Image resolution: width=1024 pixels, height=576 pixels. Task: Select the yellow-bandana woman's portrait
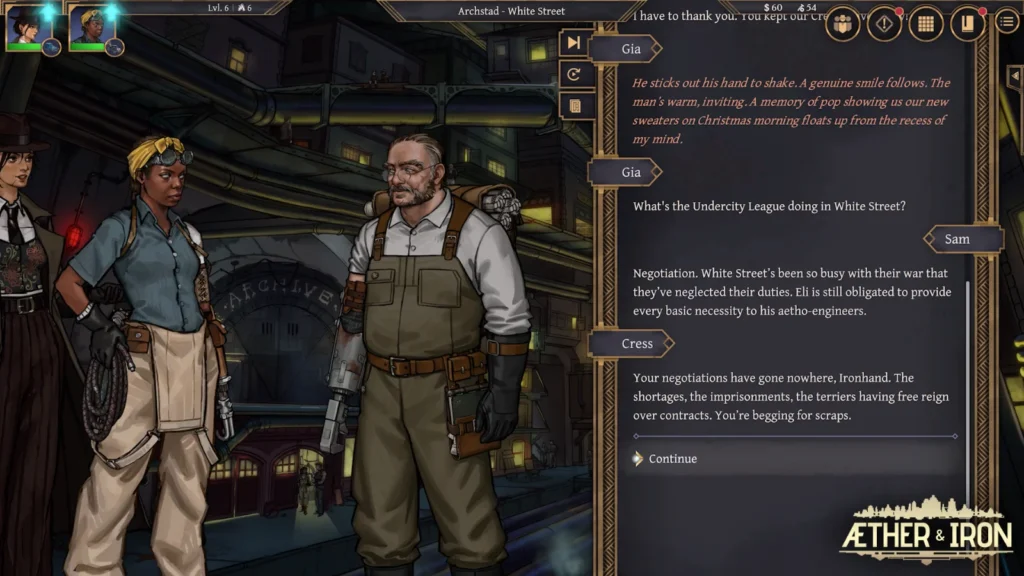[x=88, y=26]
